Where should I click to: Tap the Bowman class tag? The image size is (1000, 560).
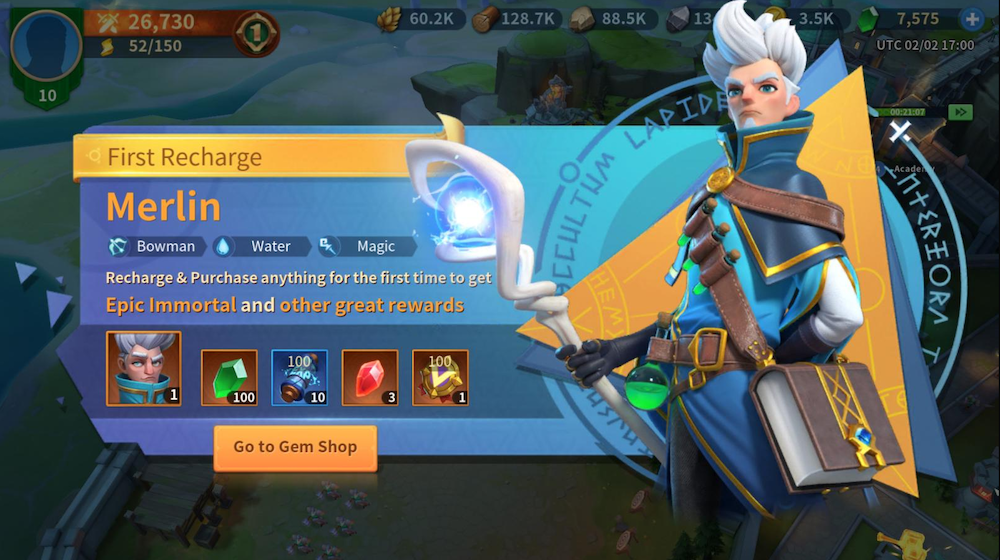point(157,246)
